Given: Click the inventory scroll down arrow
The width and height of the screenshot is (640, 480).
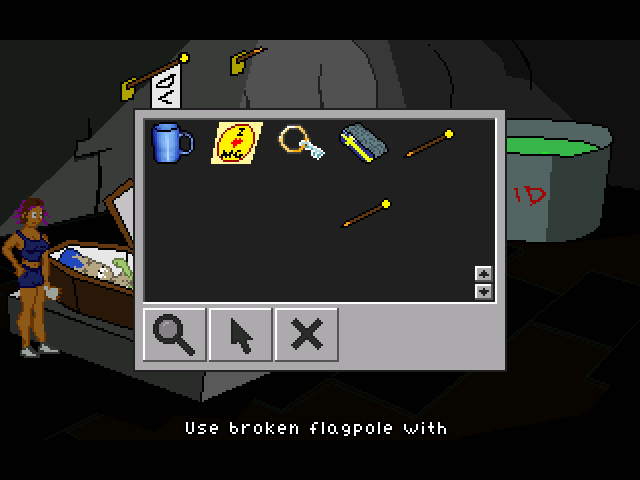Looking at the screenshot, I should pyautogui.click(x=484, y=291).
